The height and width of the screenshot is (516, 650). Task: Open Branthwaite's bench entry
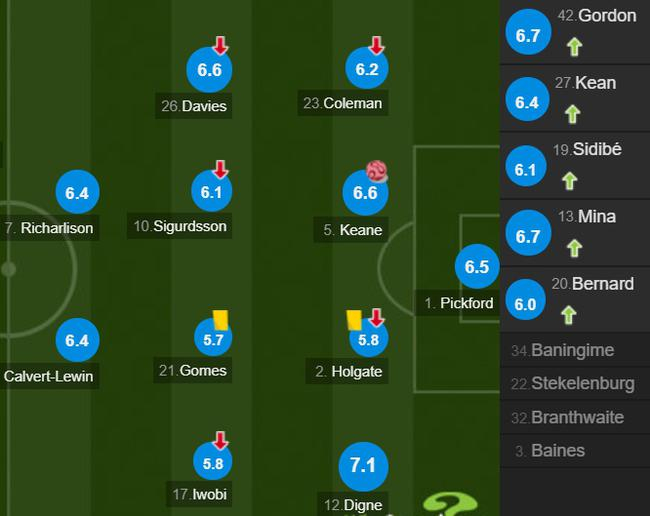tap(575, 418)
